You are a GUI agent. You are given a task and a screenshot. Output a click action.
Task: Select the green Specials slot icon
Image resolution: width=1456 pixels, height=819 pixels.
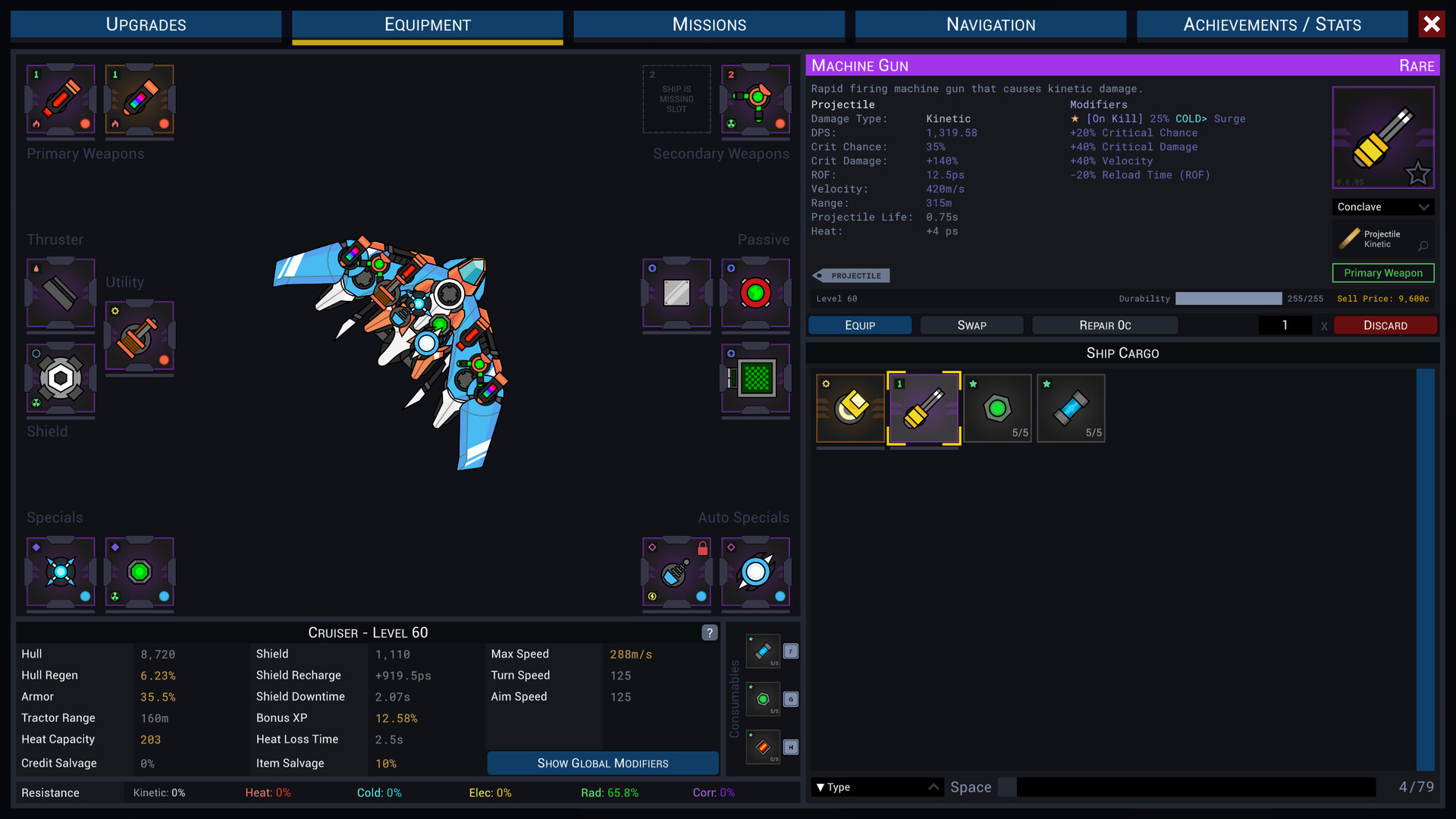[140, 574]
